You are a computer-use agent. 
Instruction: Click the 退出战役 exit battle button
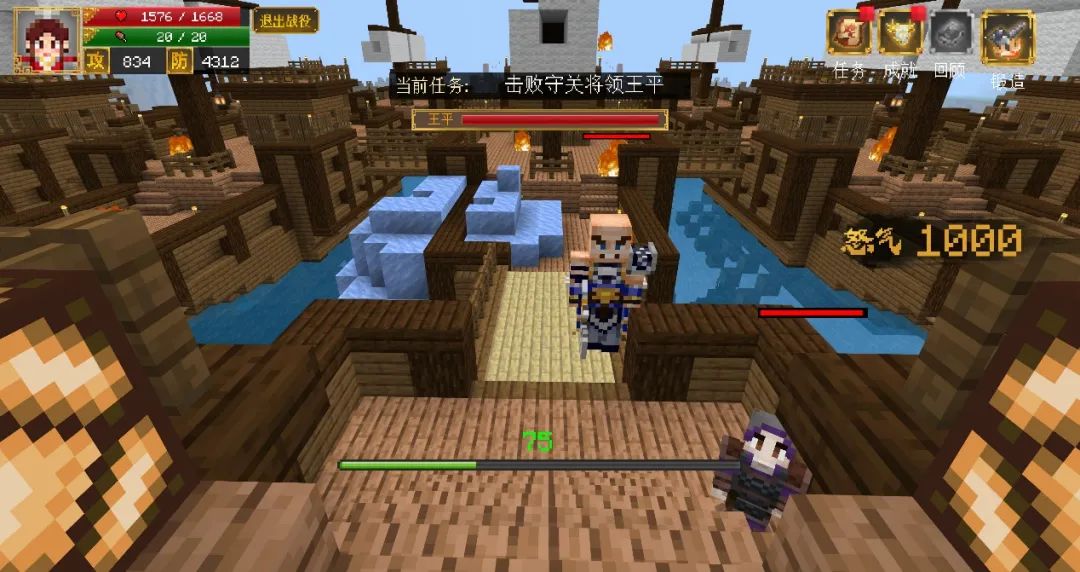point(285,20)
